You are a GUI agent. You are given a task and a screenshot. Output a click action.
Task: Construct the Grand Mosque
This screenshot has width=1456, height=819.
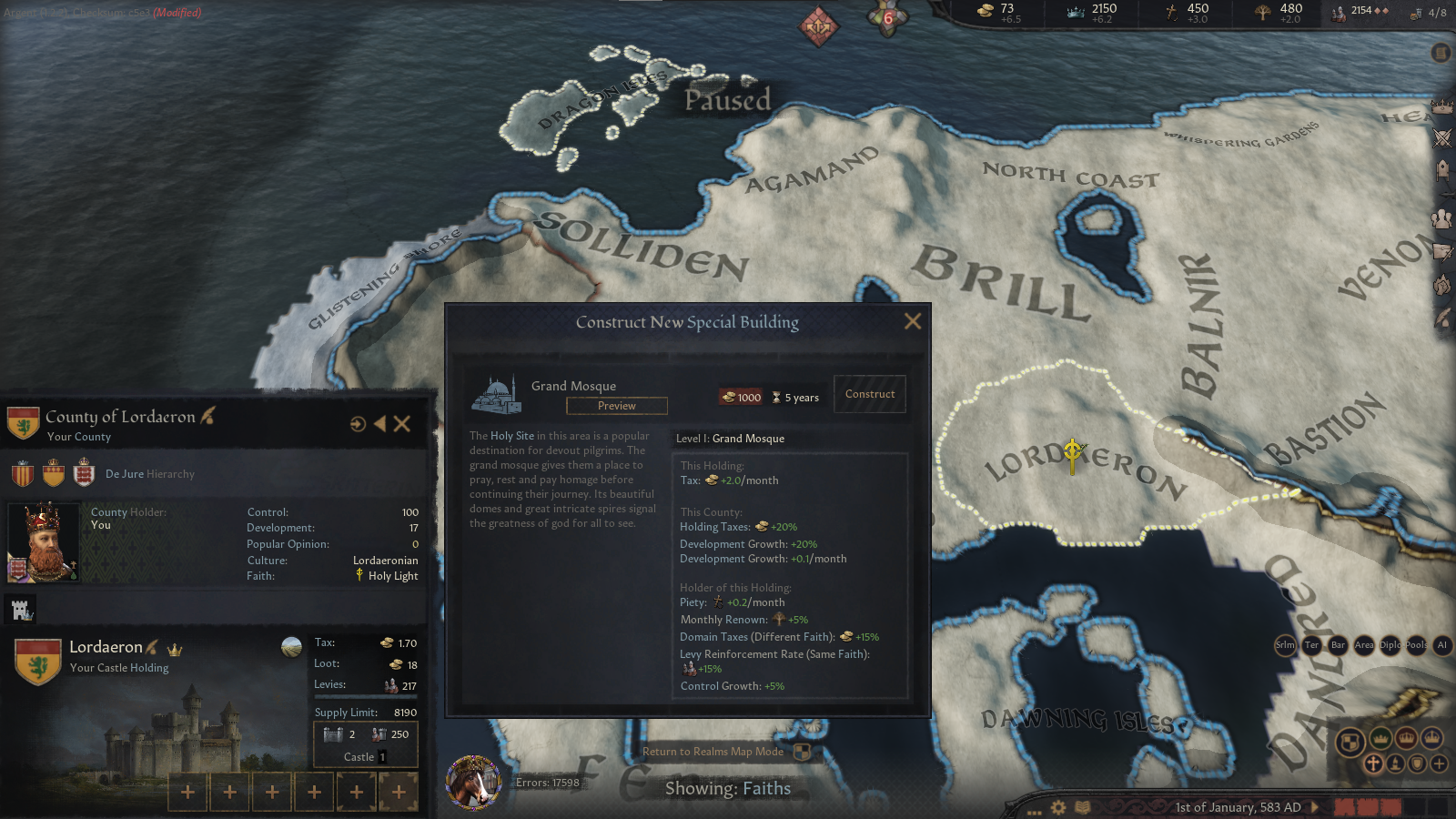click(x=869, y=394)
